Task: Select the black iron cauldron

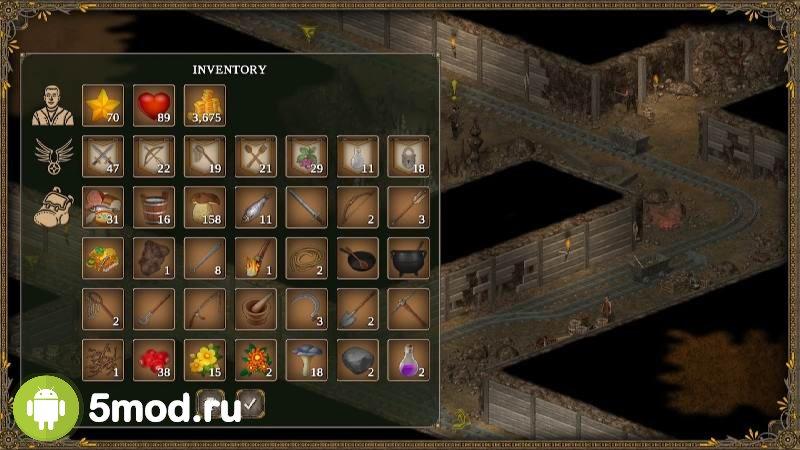Action: coord(408,258)
